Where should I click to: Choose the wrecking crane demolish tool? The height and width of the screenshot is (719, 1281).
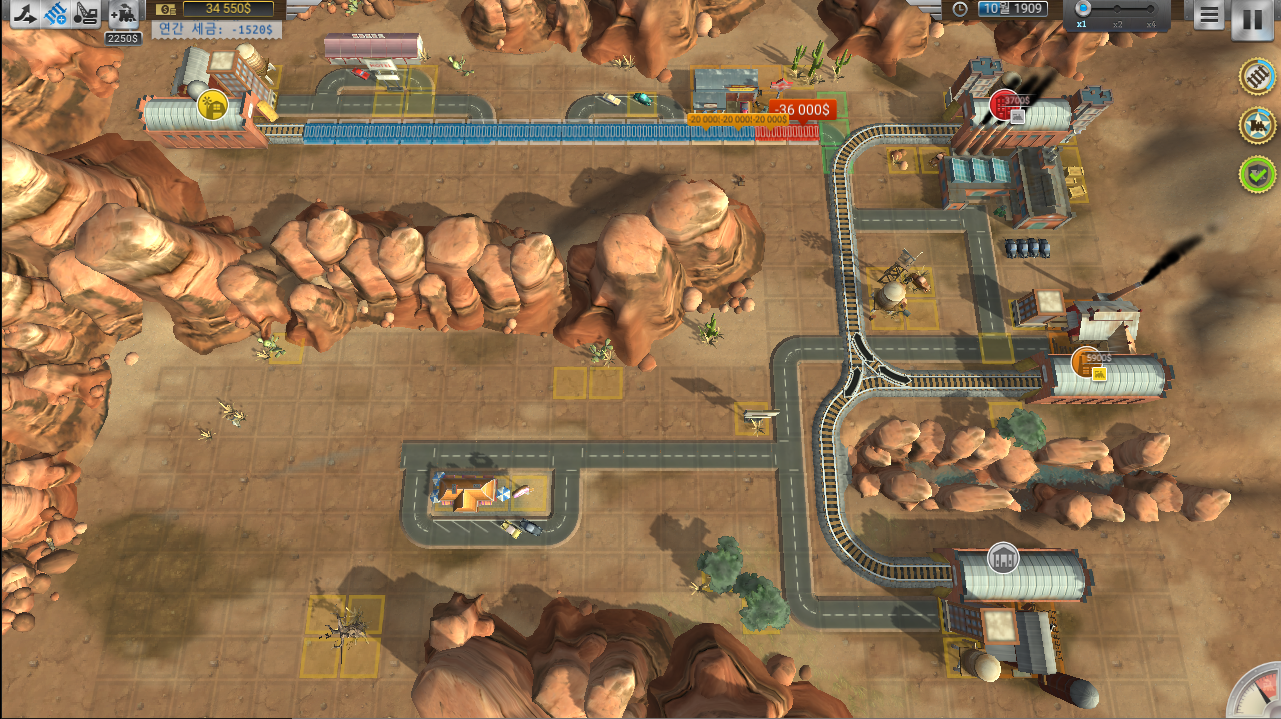point(88,14)
